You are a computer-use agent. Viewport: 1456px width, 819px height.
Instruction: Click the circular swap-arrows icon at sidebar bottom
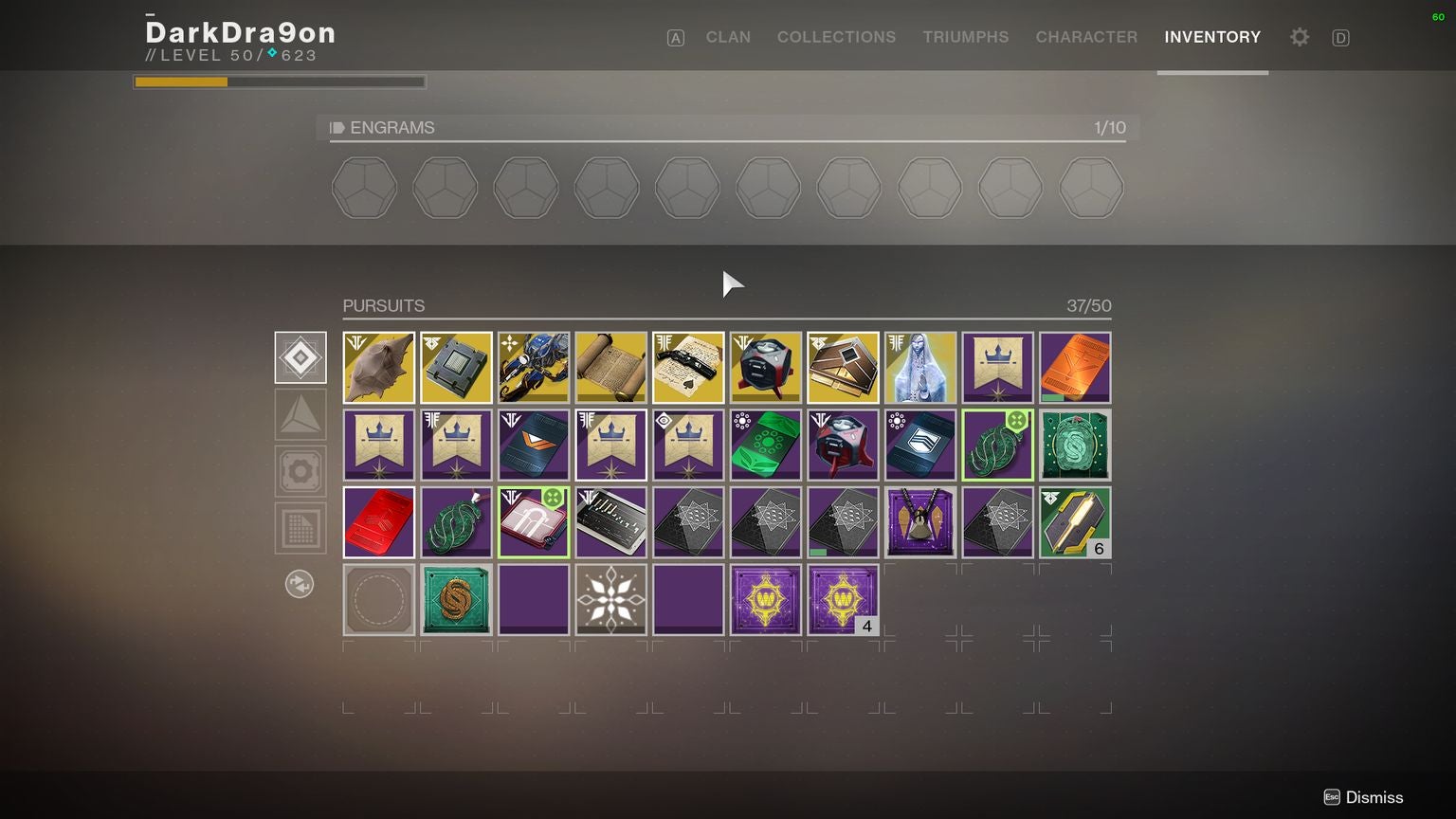(300, 584)
